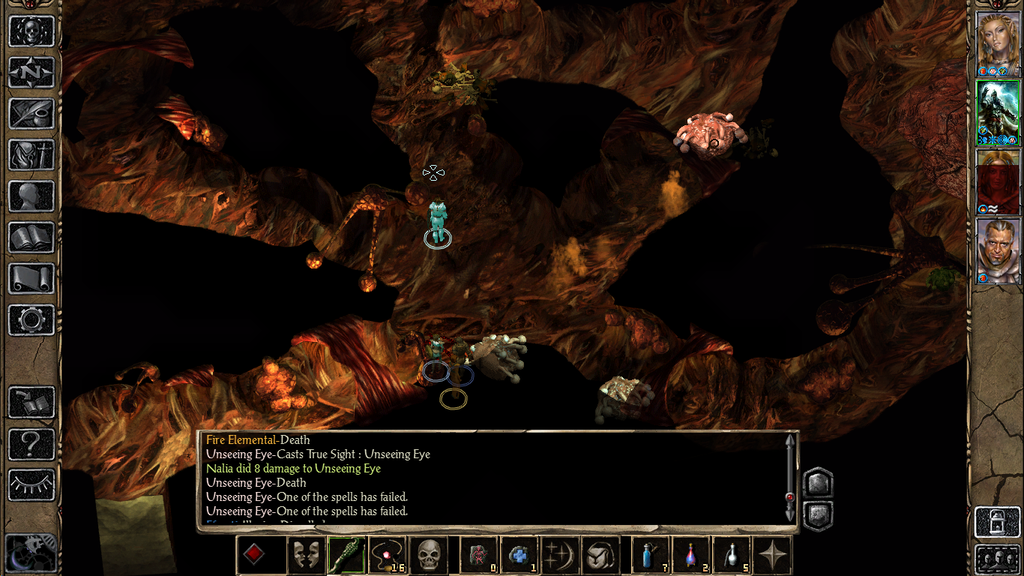Choose the red-tinted party member portrait
The width and height of the screenshot is (1024, 576).
996,182
